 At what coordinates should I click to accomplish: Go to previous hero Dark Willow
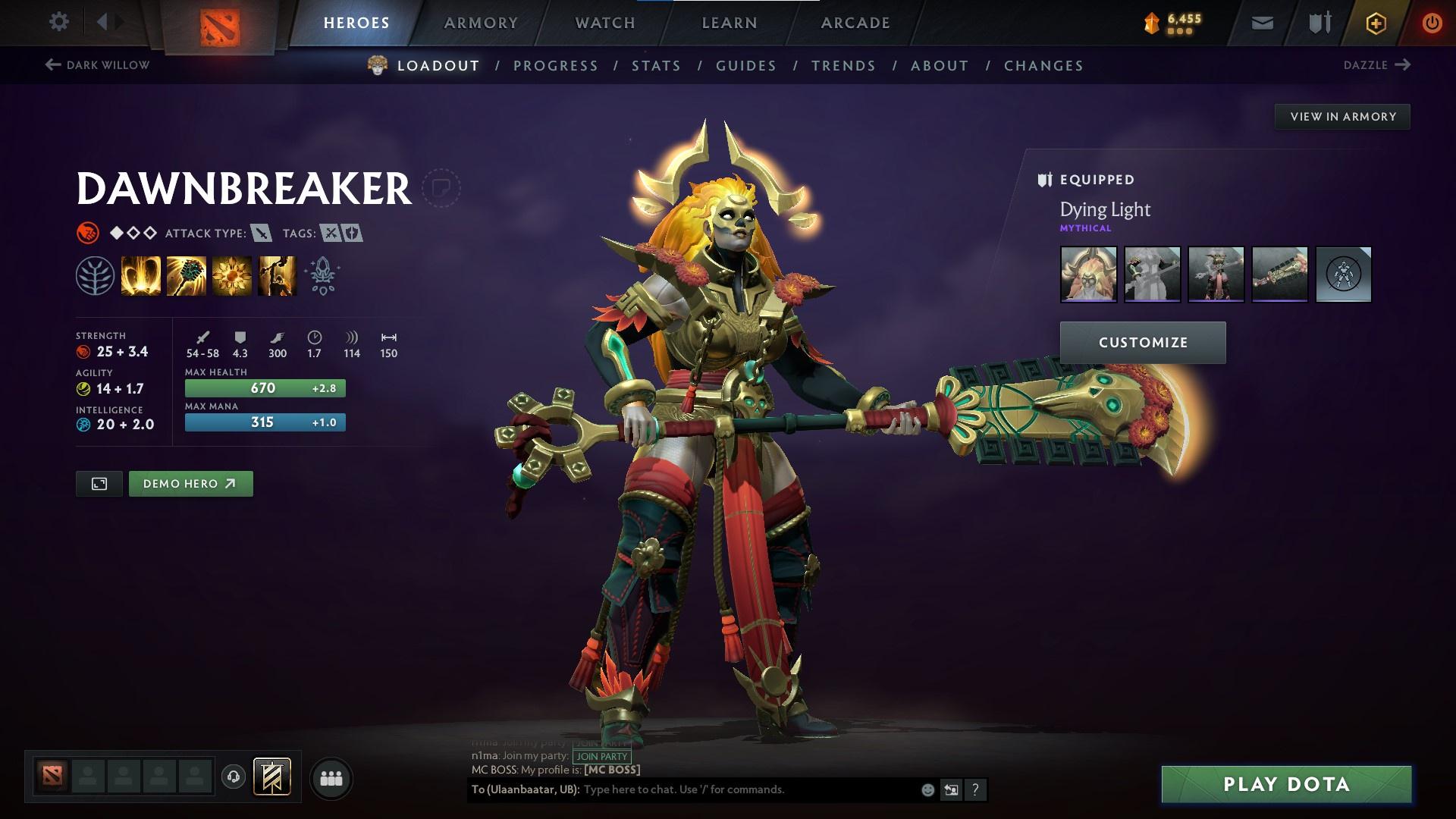click(x=98, y=65)
